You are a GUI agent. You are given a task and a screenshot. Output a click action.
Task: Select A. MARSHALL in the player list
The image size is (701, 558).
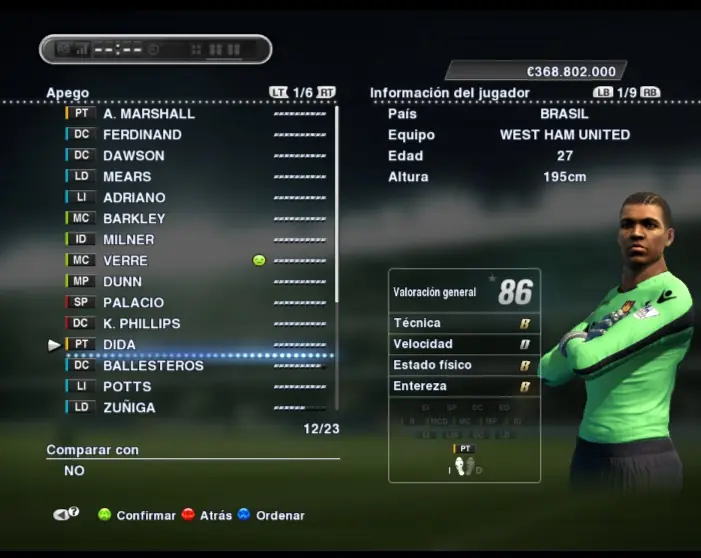(149, 114)
